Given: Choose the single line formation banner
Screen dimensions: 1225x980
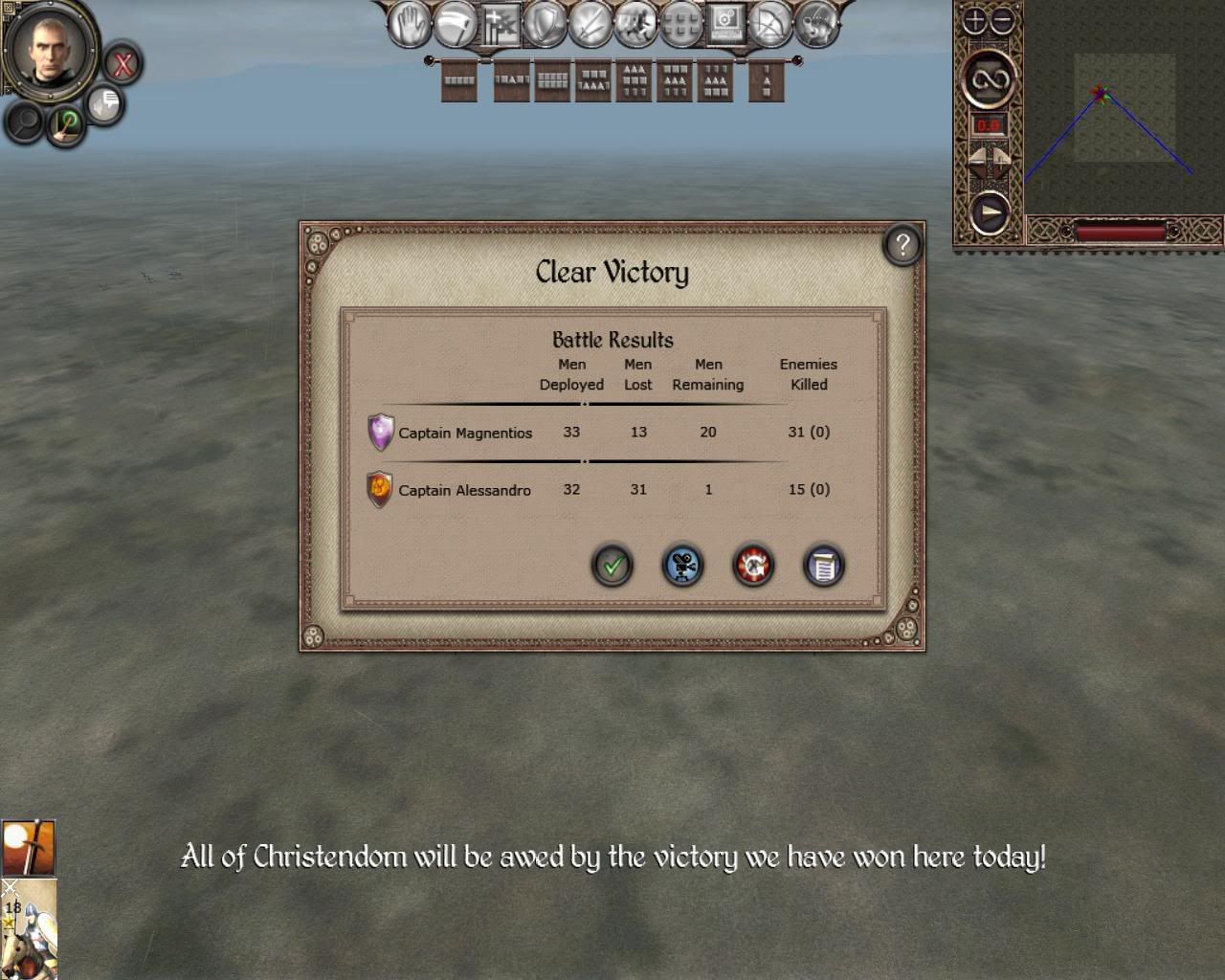Looking at the screenshot, I should point(459,81).
